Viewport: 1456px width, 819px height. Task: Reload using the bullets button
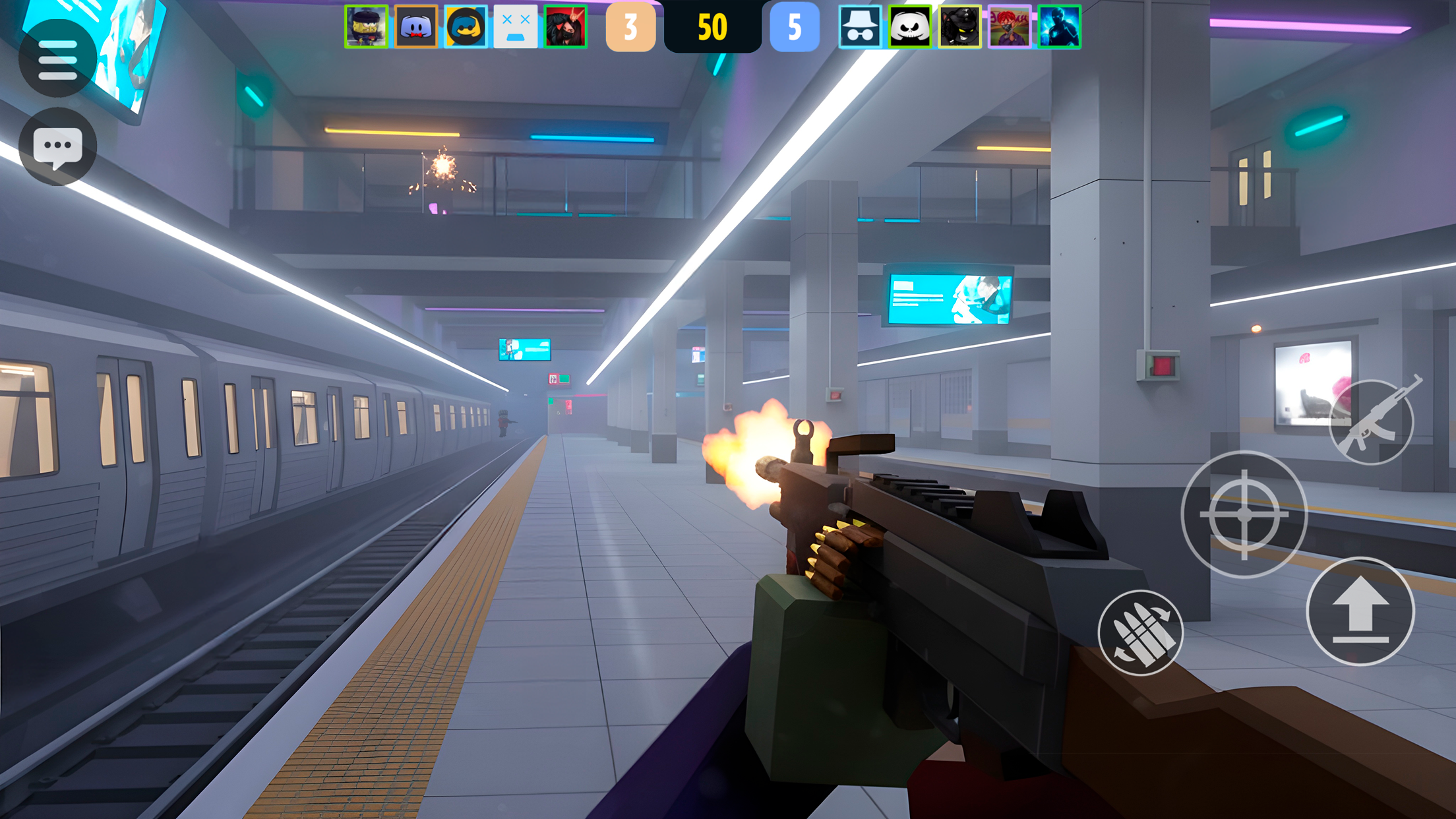click(x=1140, y=632)
